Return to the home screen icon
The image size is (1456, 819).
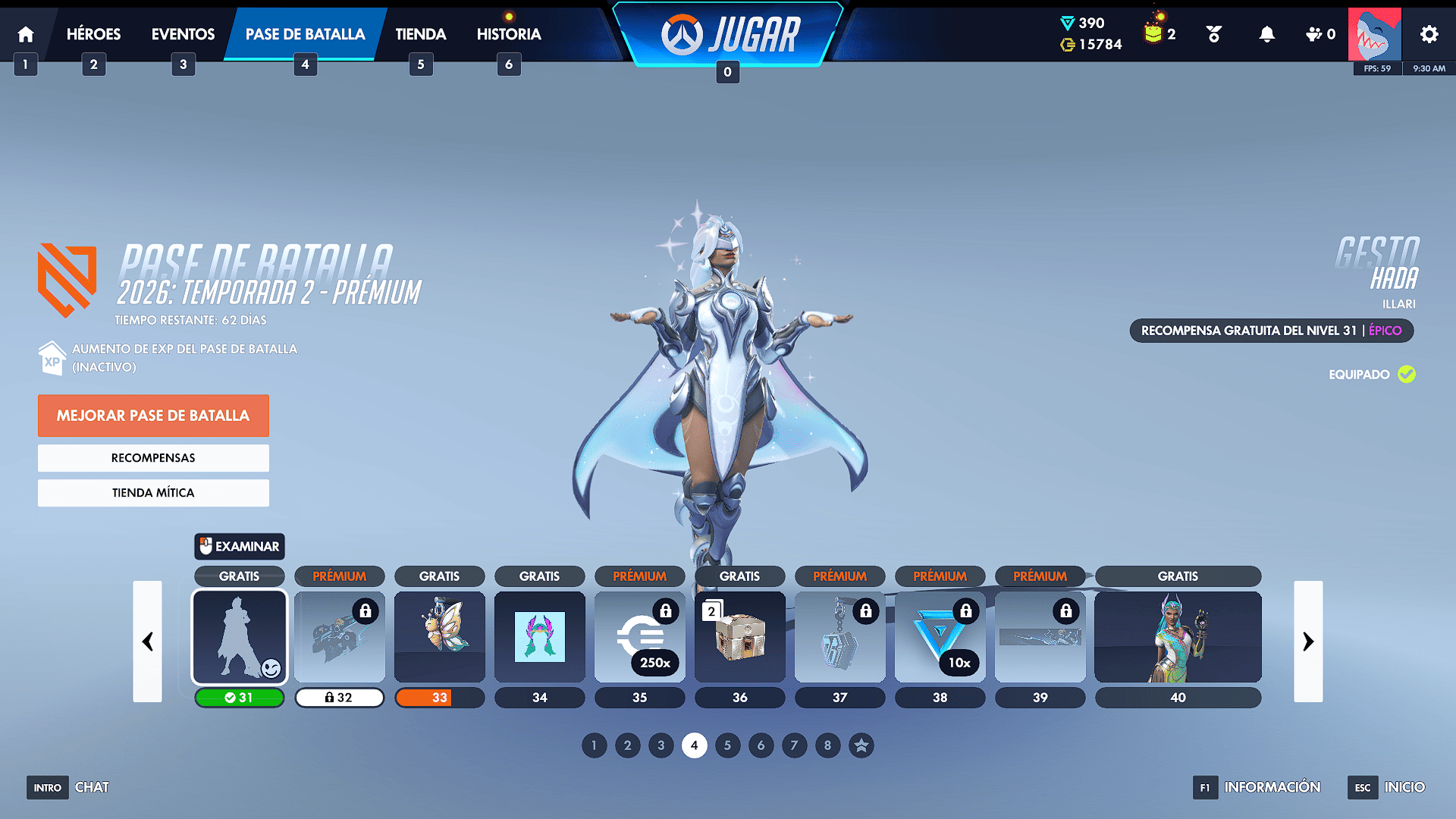point(26,34)
